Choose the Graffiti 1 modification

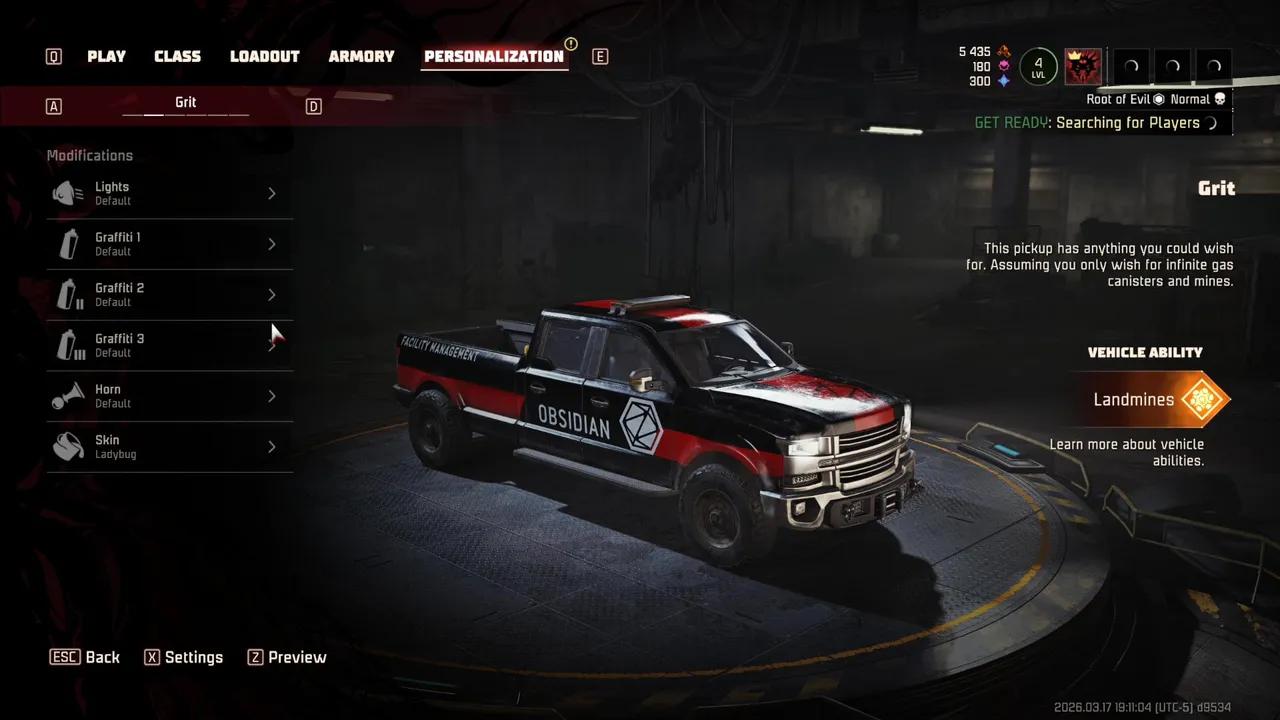pyautogui.click(x=169, y=244)
